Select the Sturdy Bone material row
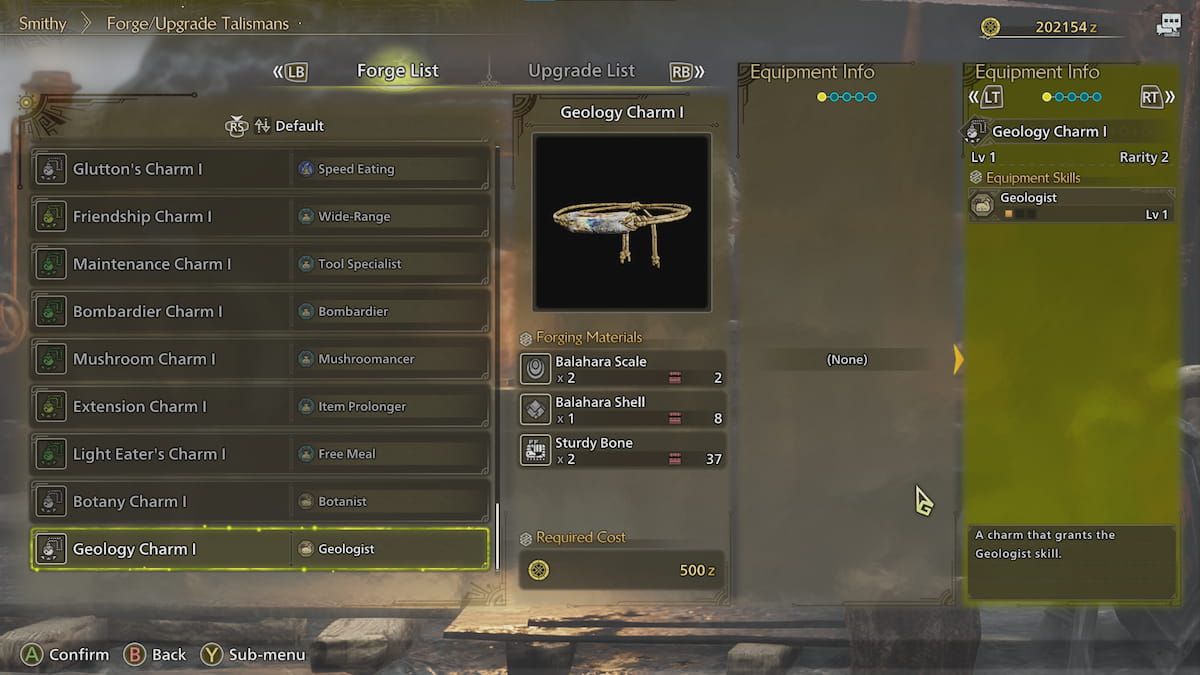The height and width of the screenshot is (675, 1200). 622,451
